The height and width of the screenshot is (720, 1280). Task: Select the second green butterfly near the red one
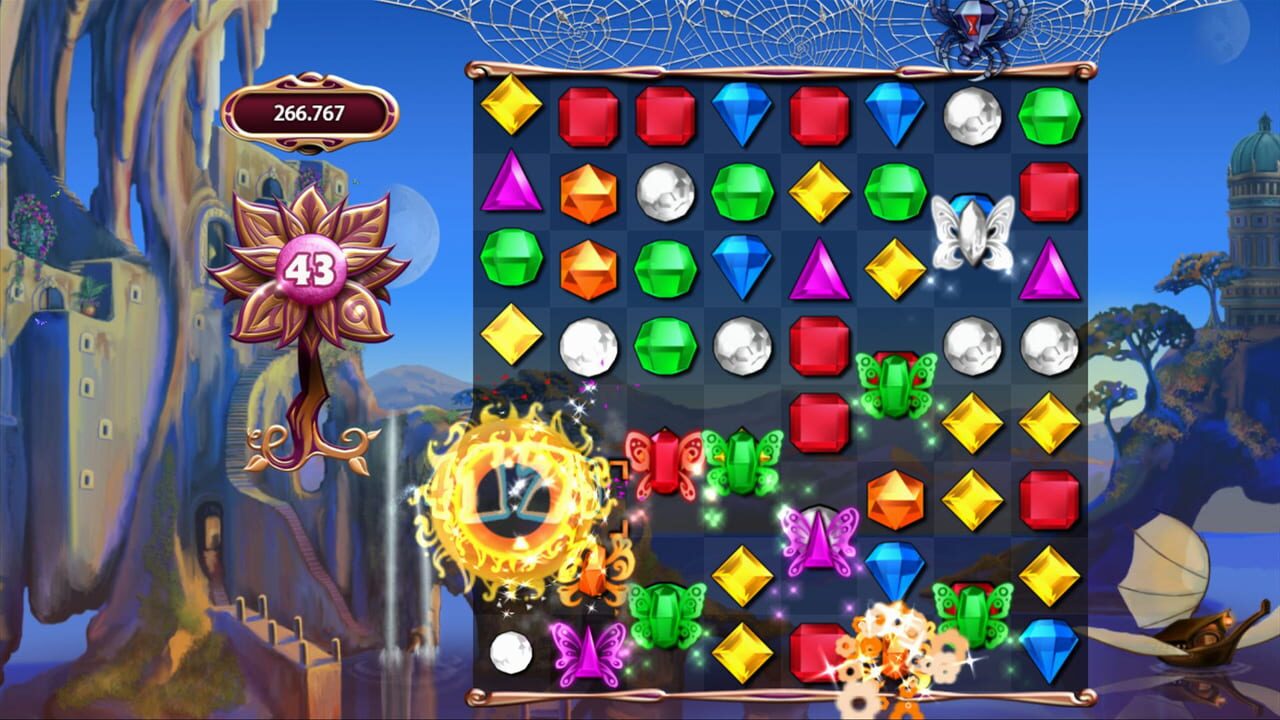740,462
